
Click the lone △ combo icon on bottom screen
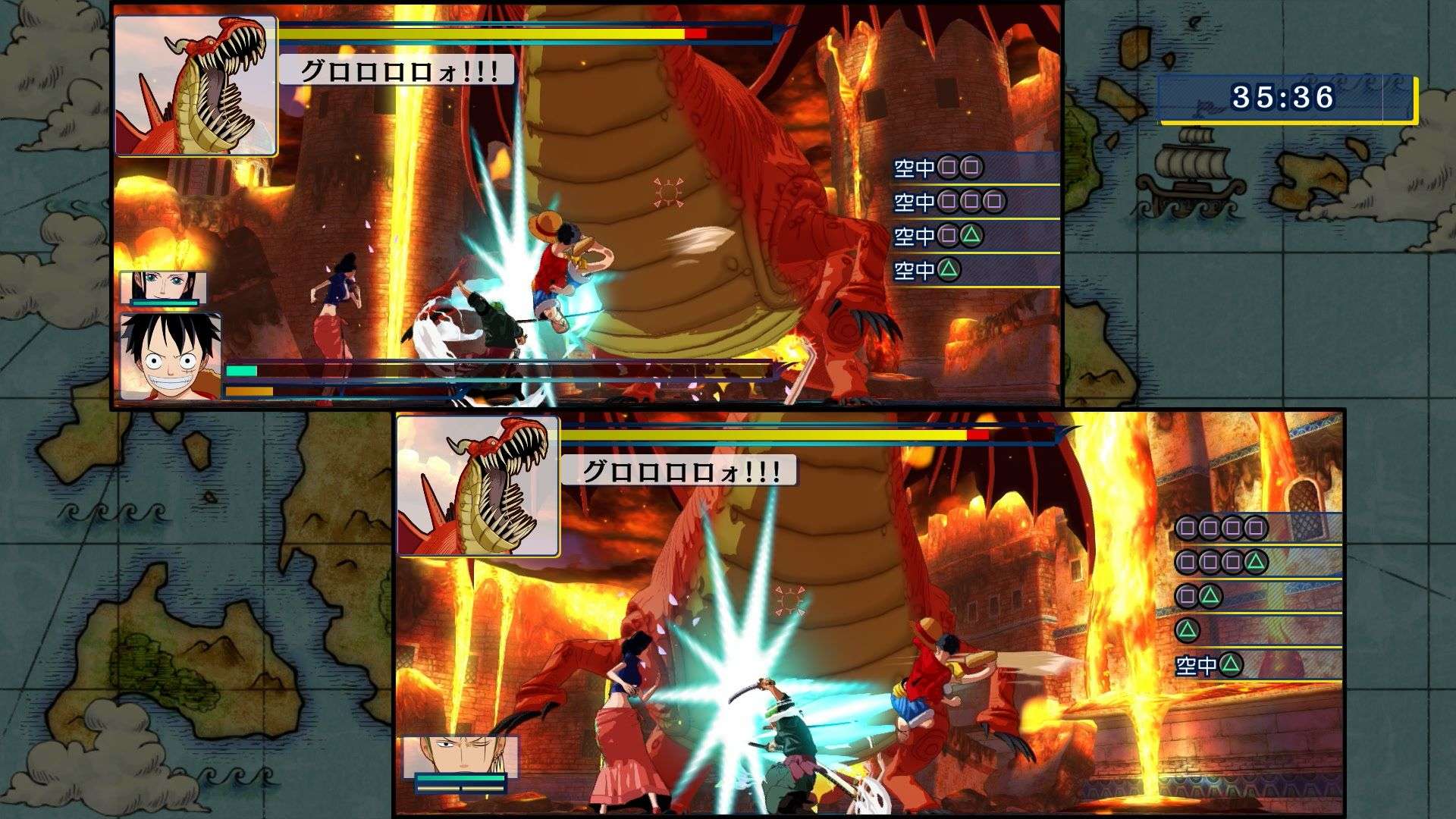click(x=1188, y=629)
